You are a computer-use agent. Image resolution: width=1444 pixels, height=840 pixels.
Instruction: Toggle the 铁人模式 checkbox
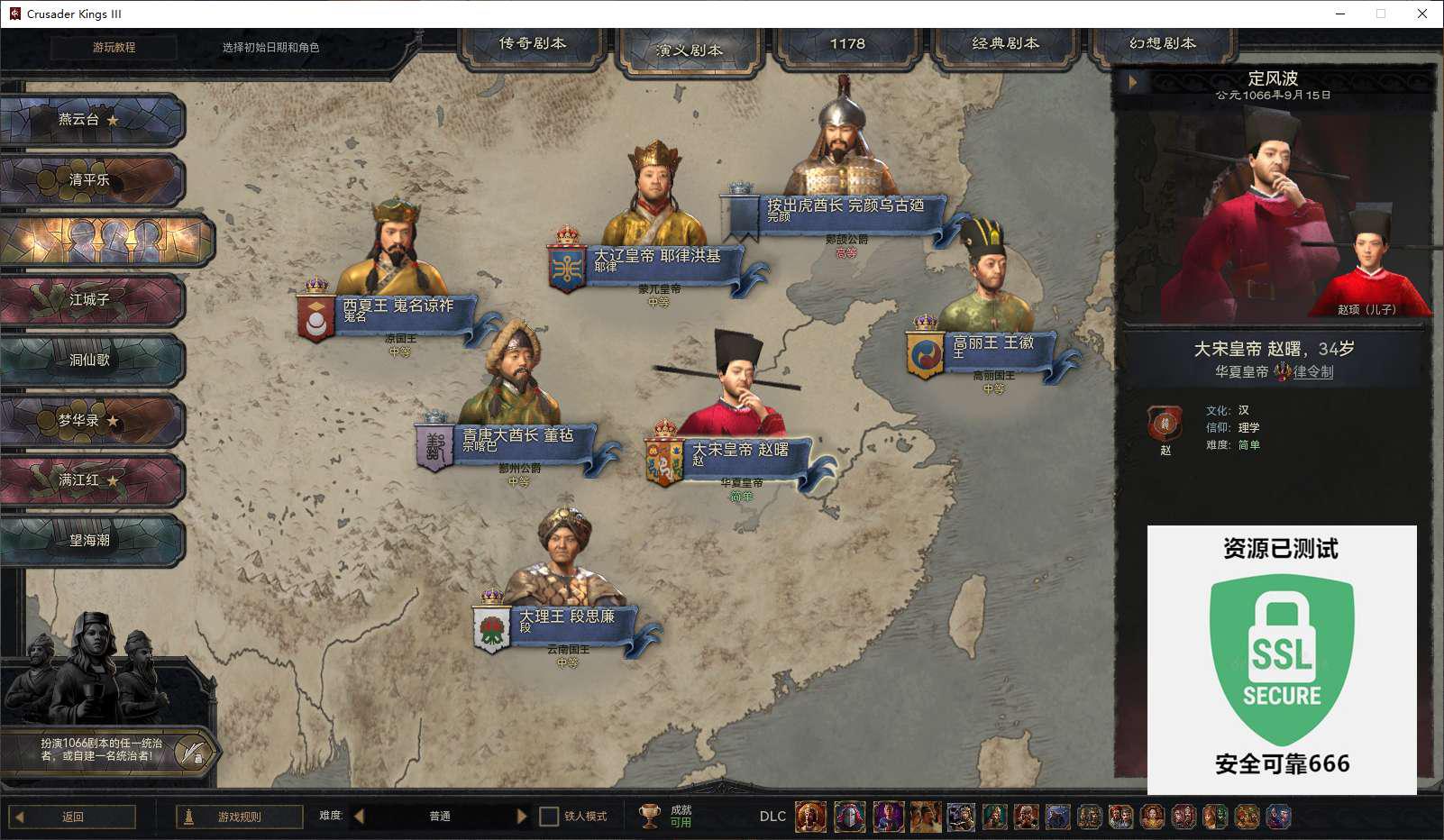click(x=549, y=817)
